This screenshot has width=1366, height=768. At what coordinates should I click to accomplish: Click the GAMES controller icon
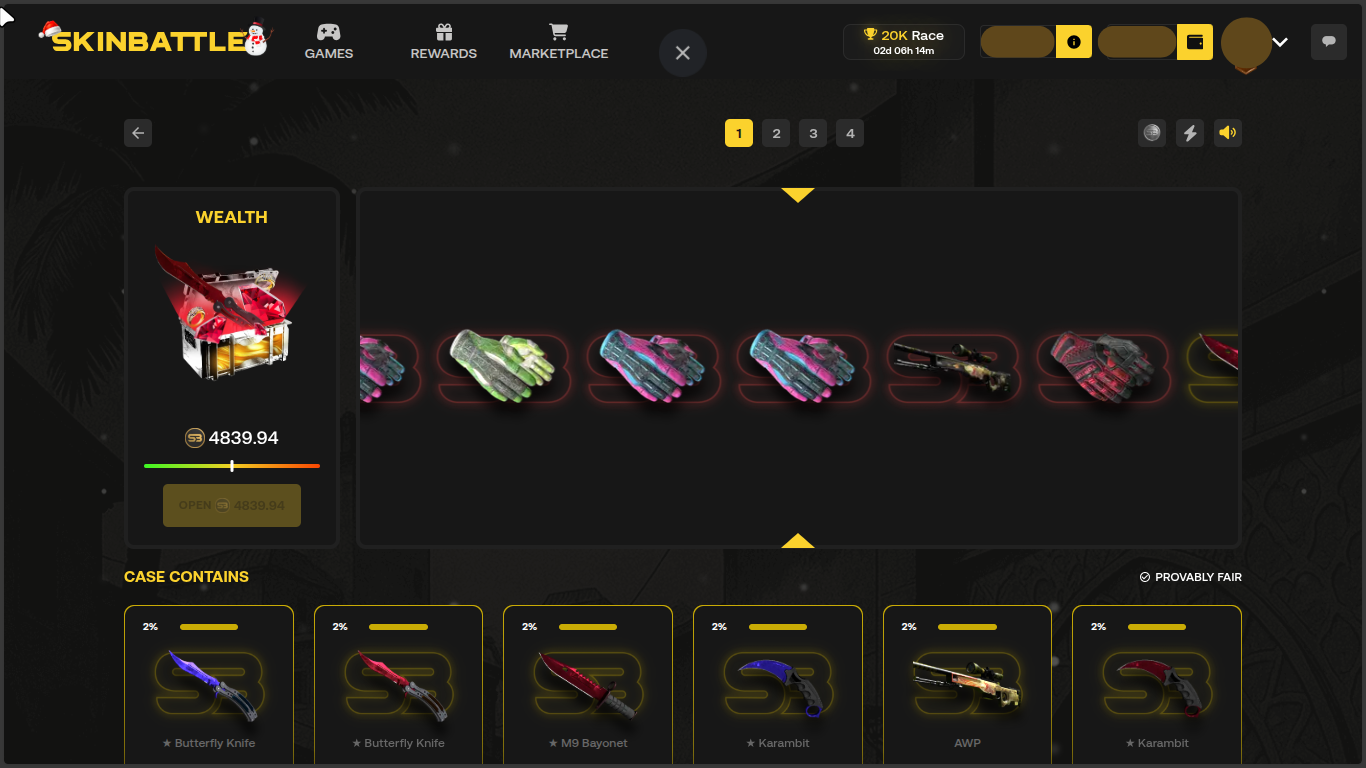point(329,33)
